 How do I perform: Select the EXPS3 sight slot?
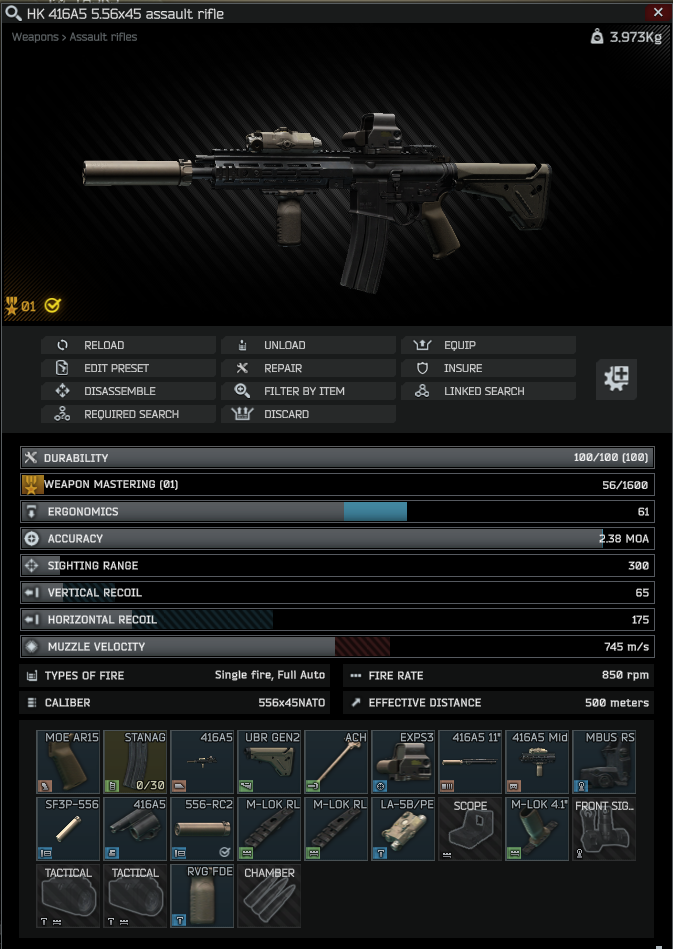pyautogui.click(x=403, y=762)
